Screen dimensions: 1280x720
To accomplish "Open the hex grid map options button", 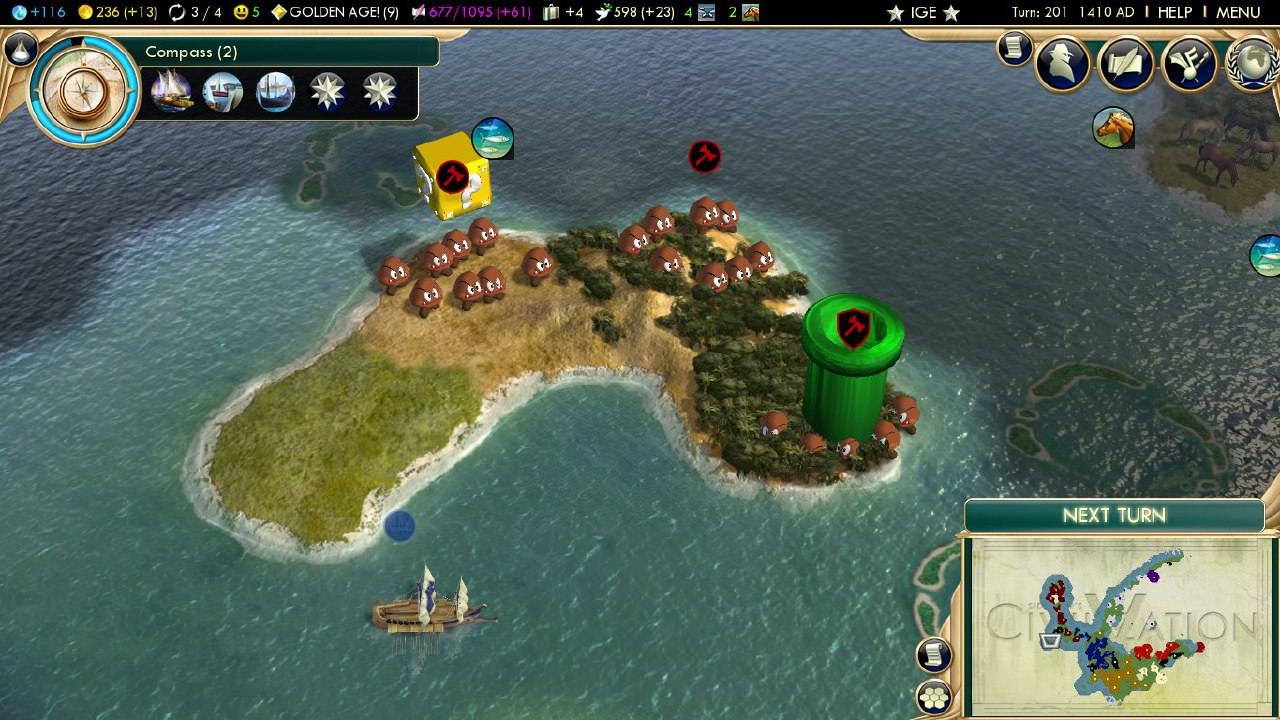I will pyautogui.click(x=934, y=698).
